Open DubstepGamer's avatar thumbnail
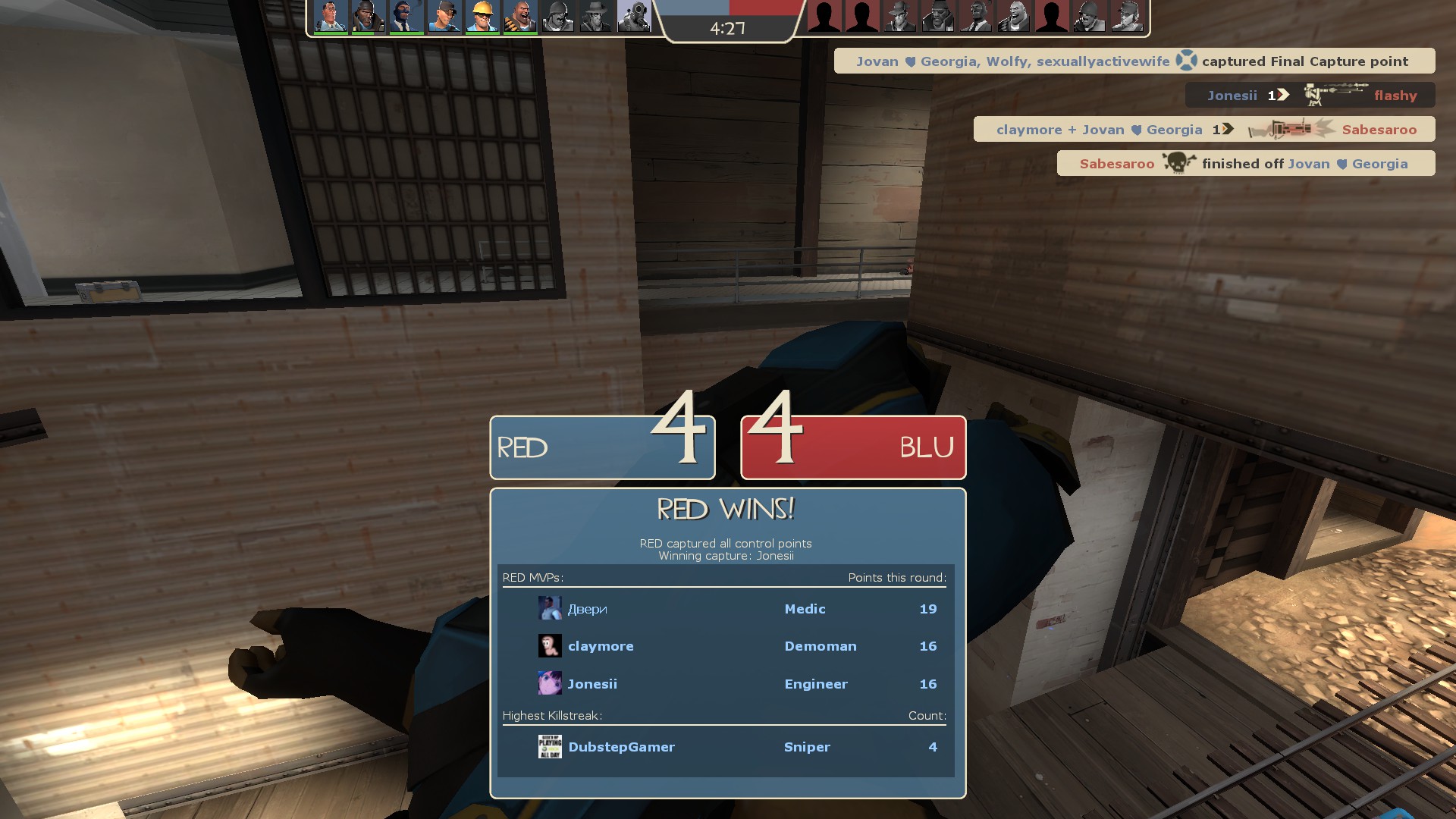 point(550,747)
